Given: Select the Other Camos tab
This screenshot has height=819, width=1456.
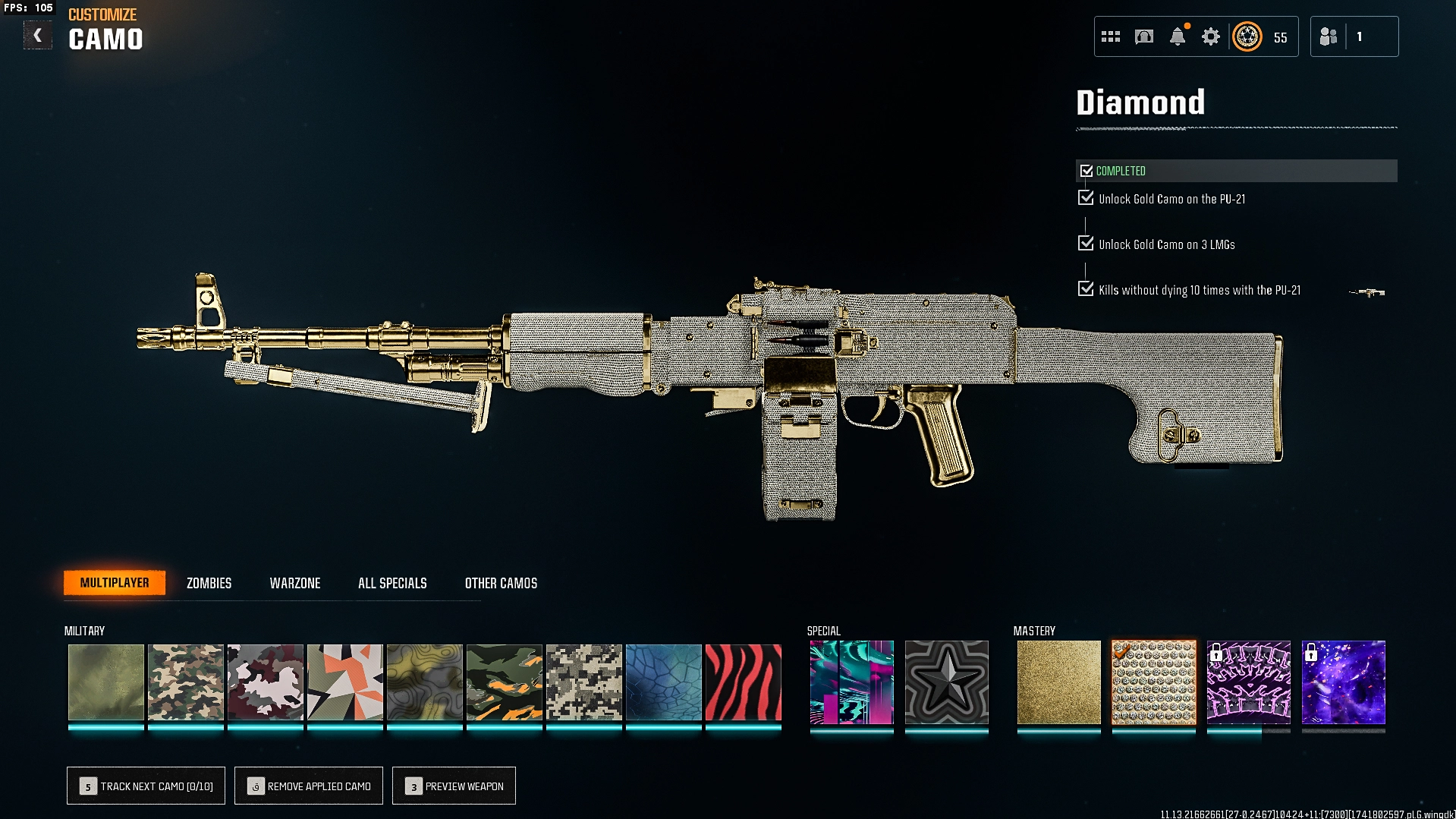Looking at the screenshot, I should 501,583.
